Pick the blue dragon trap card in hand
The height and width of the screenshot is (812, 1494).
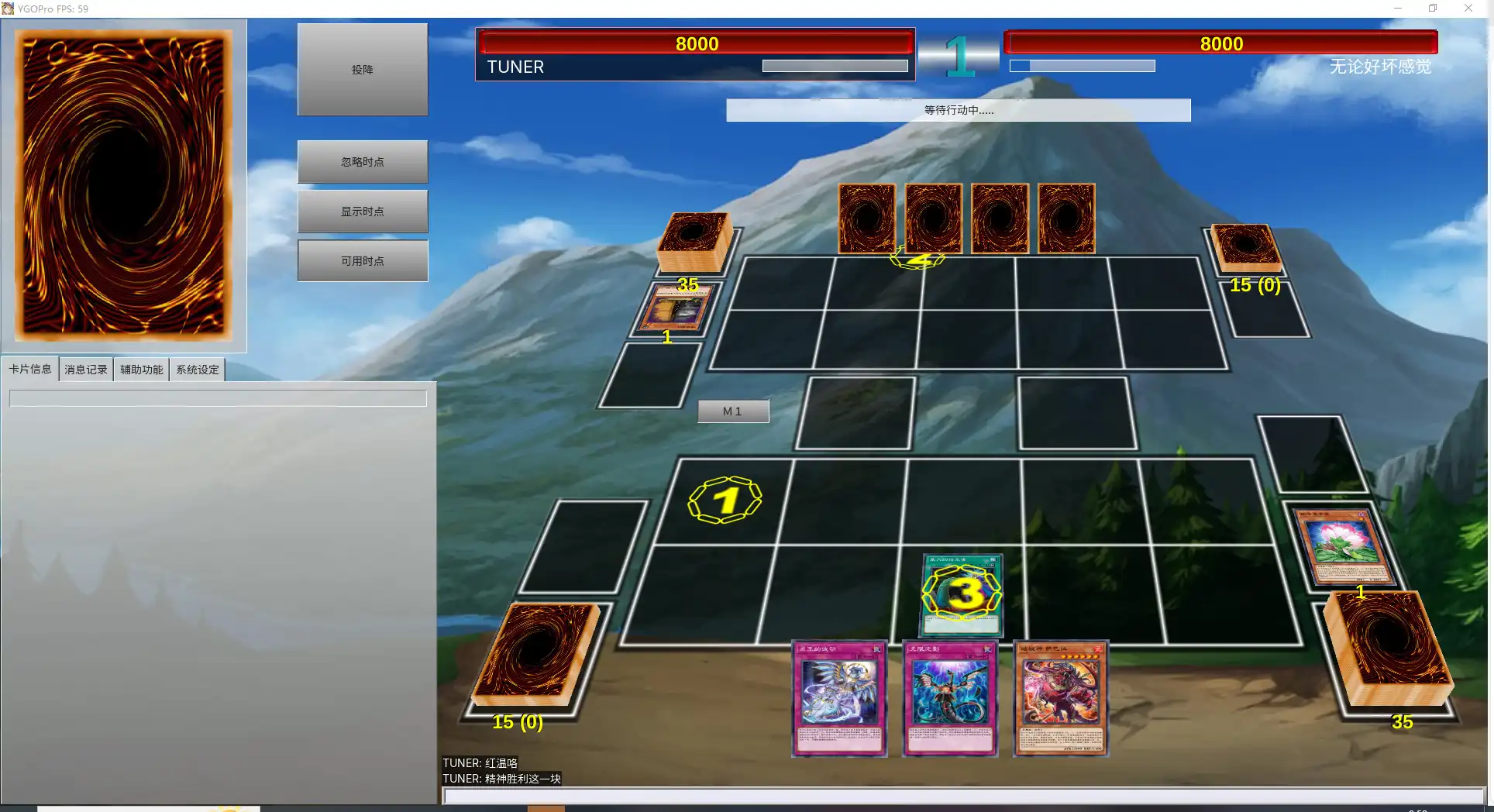click(950, 697)
